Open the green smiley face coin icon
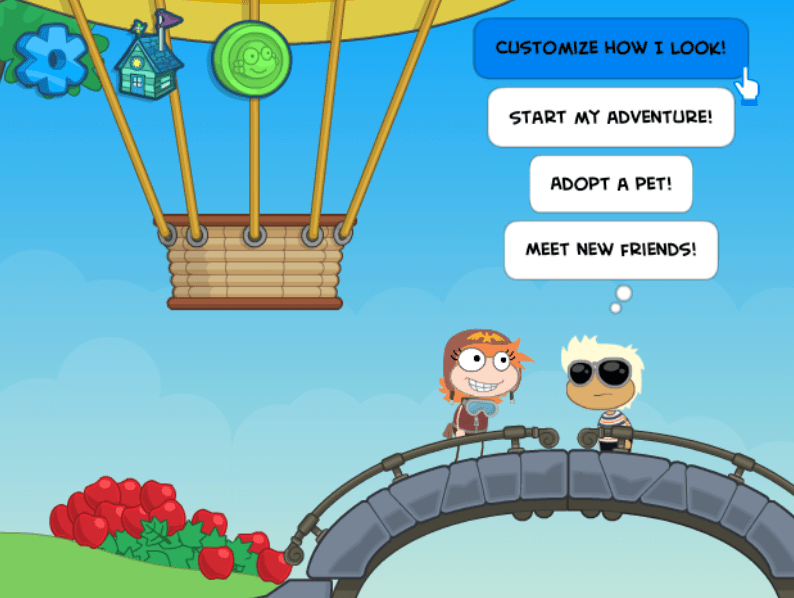Image resolution: width=794 pixels, height=598 pixels. point(252,62)
